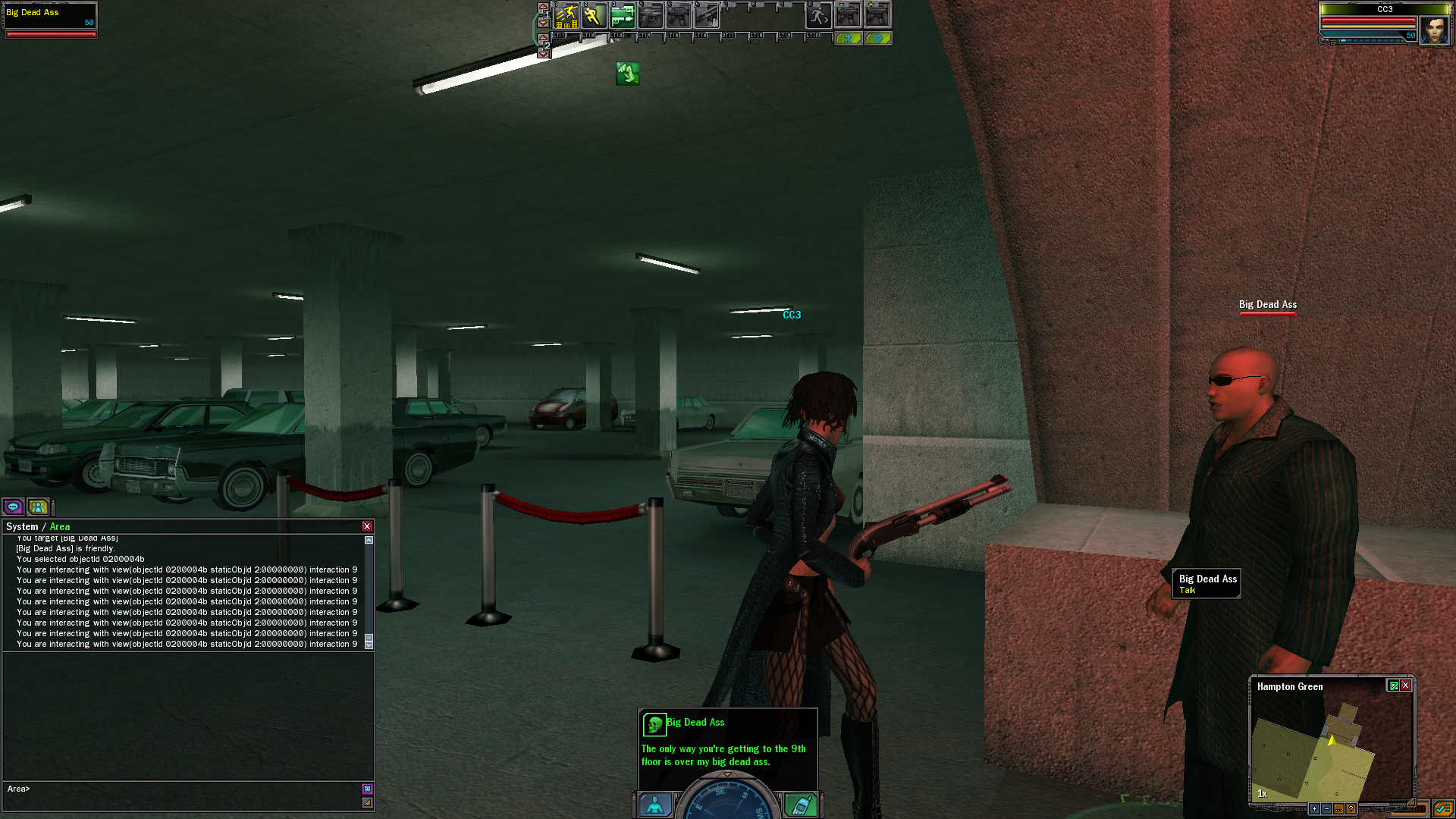Open the purple speech-bubble chat button
This screenshot has width=1456, height=819.
[13, 507]
